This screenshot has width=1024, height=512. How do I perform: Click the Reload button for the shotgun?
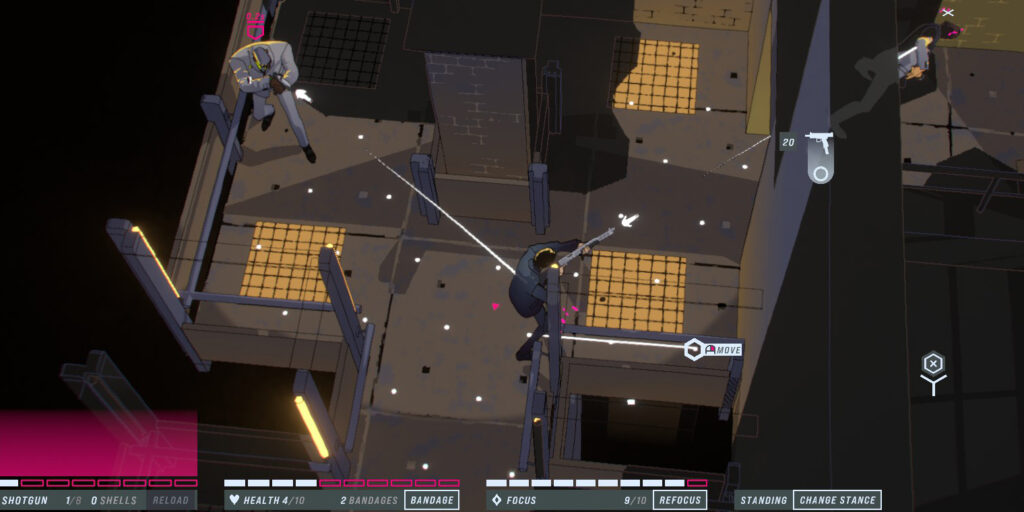coord(171,500)
